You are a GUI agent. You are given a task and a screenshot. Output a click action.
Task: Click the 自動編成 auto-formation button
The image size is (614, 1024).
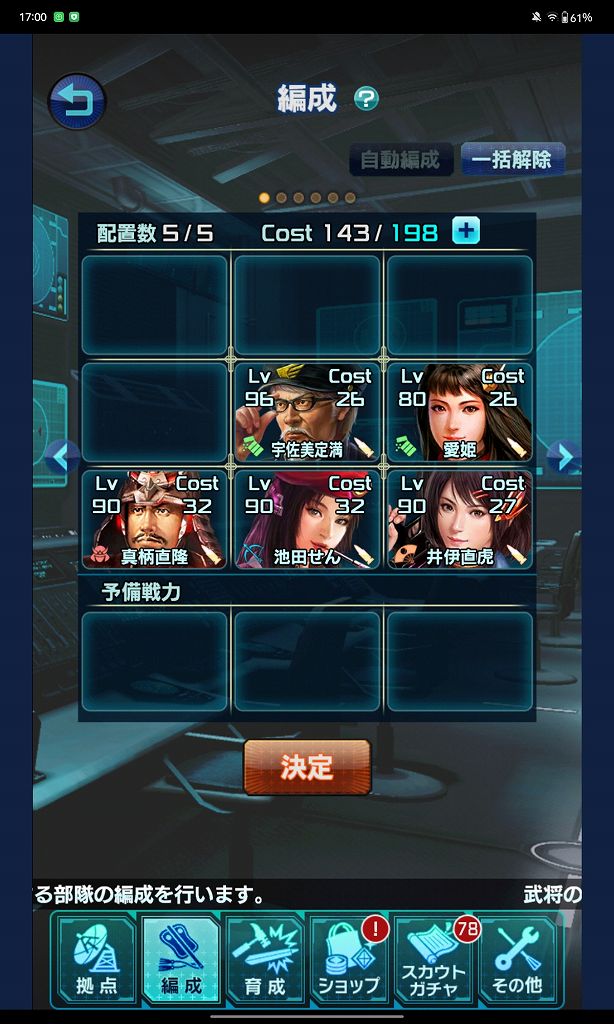(x=400, y=160)
